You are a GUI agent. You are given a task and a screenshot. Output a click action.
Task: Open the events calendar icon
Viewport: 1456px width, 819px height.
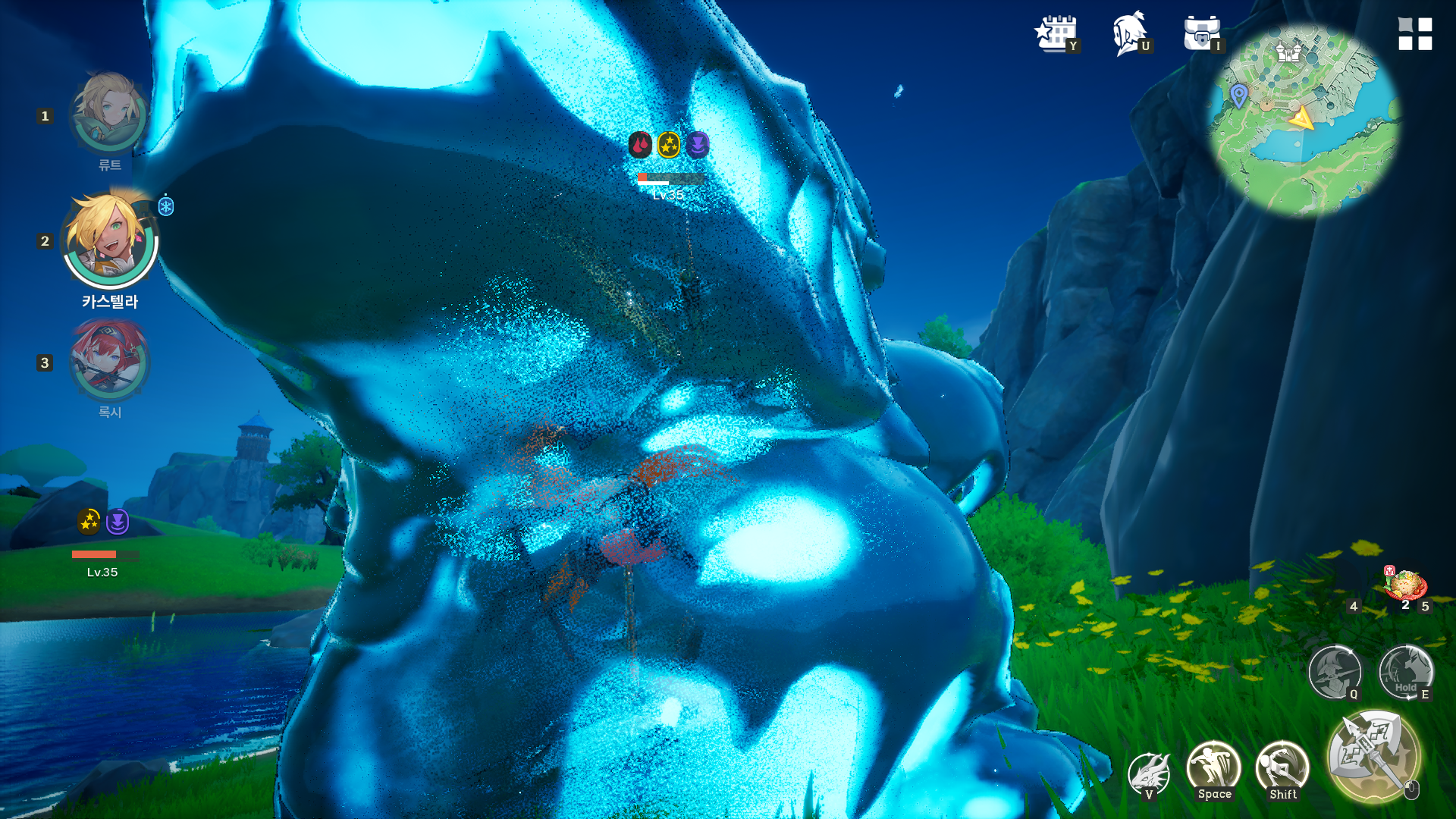click(x=1055, y=34)
